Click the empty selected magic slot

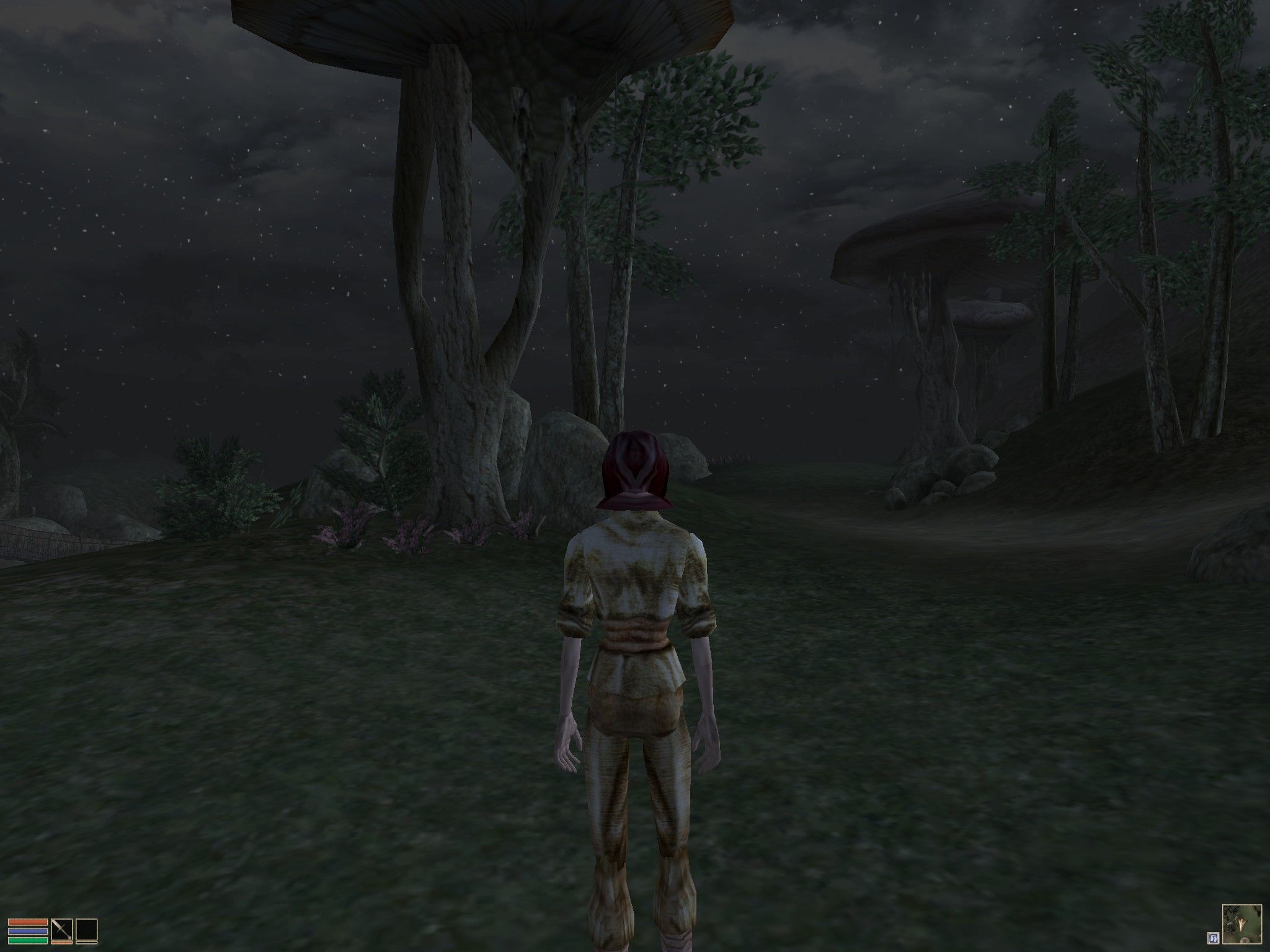pos(86,930)
